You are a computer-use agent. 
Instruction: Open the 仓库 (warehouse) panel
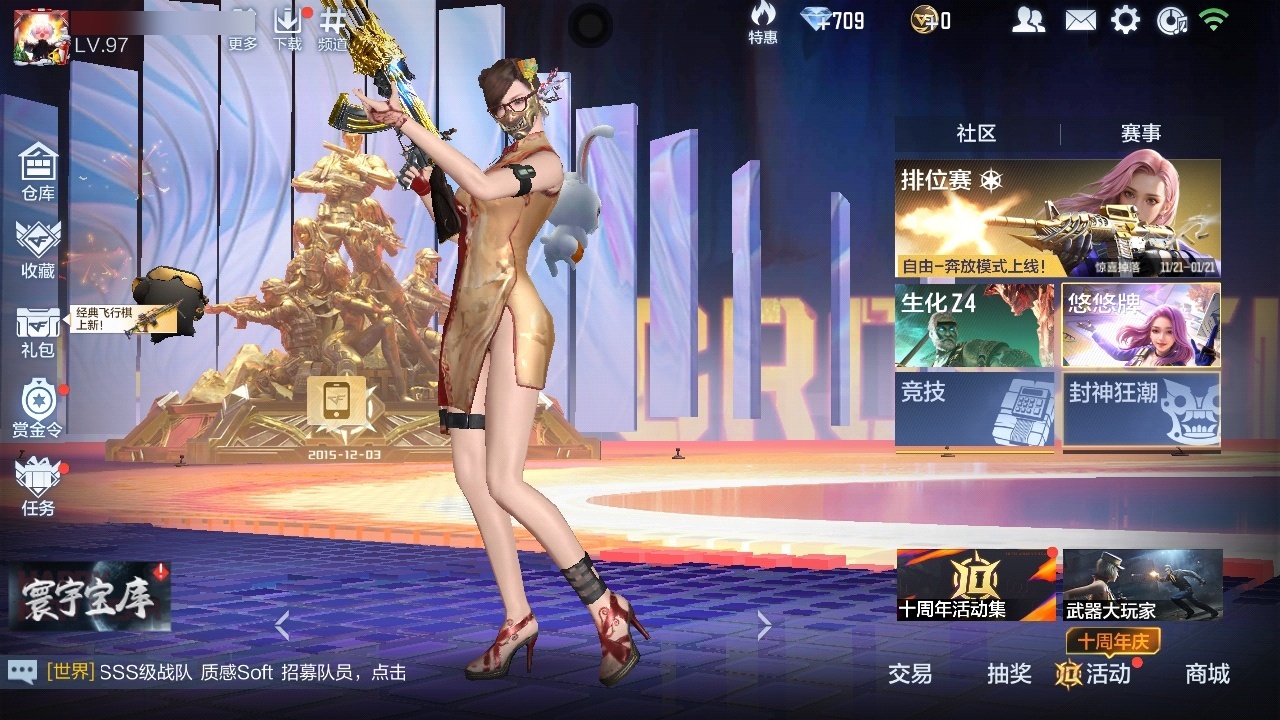tap(37, 172)
